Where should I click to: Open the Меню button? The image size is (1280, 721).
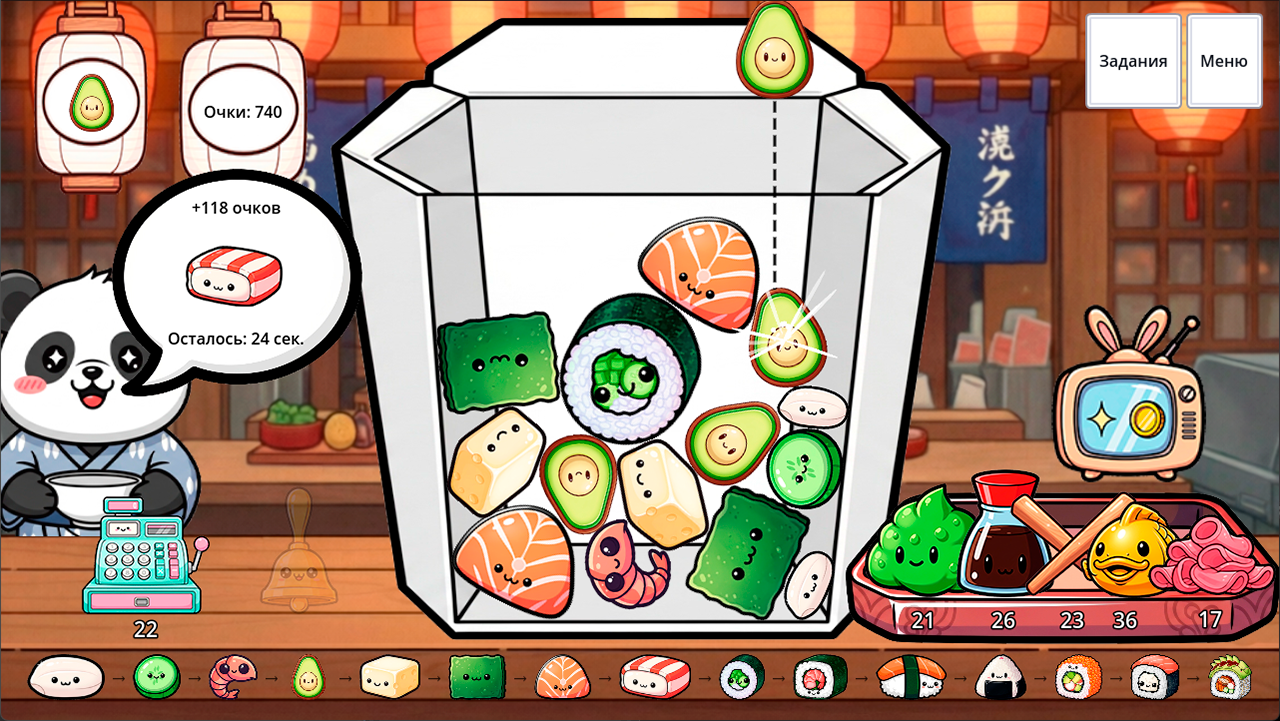(1223, 60)
